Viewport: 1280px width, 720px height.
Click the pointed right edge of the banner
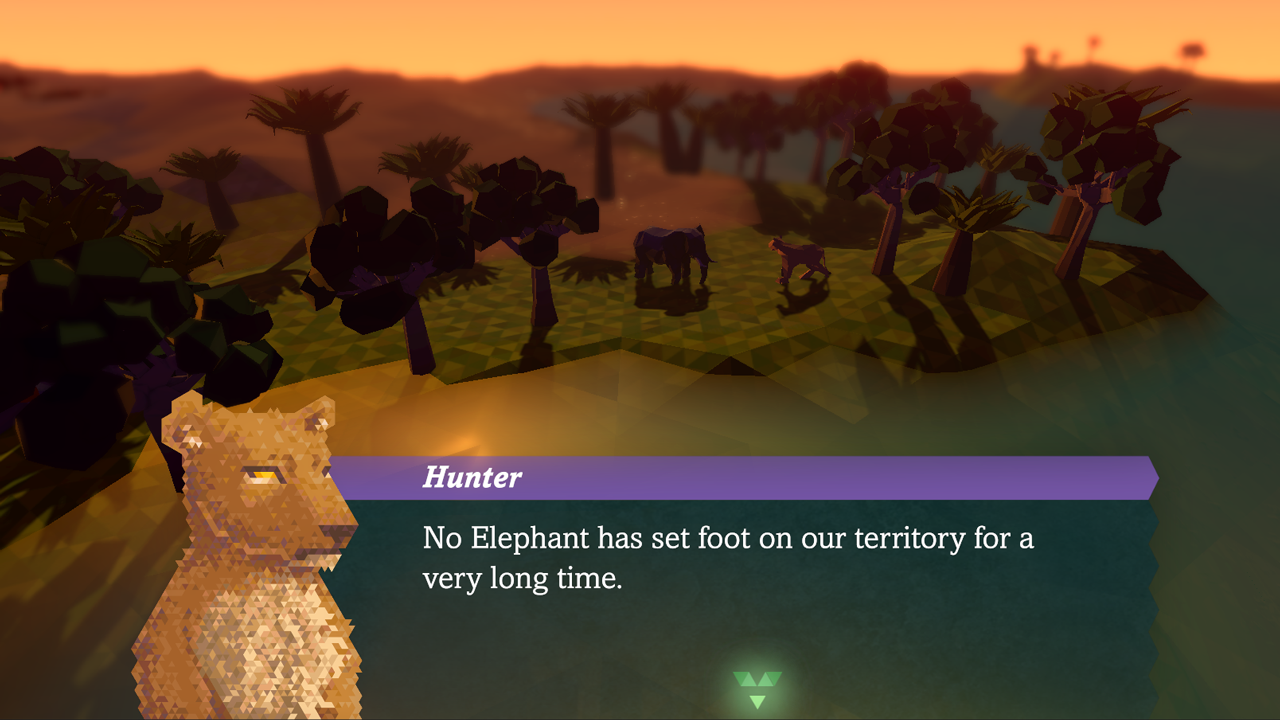pos(1150,478)
